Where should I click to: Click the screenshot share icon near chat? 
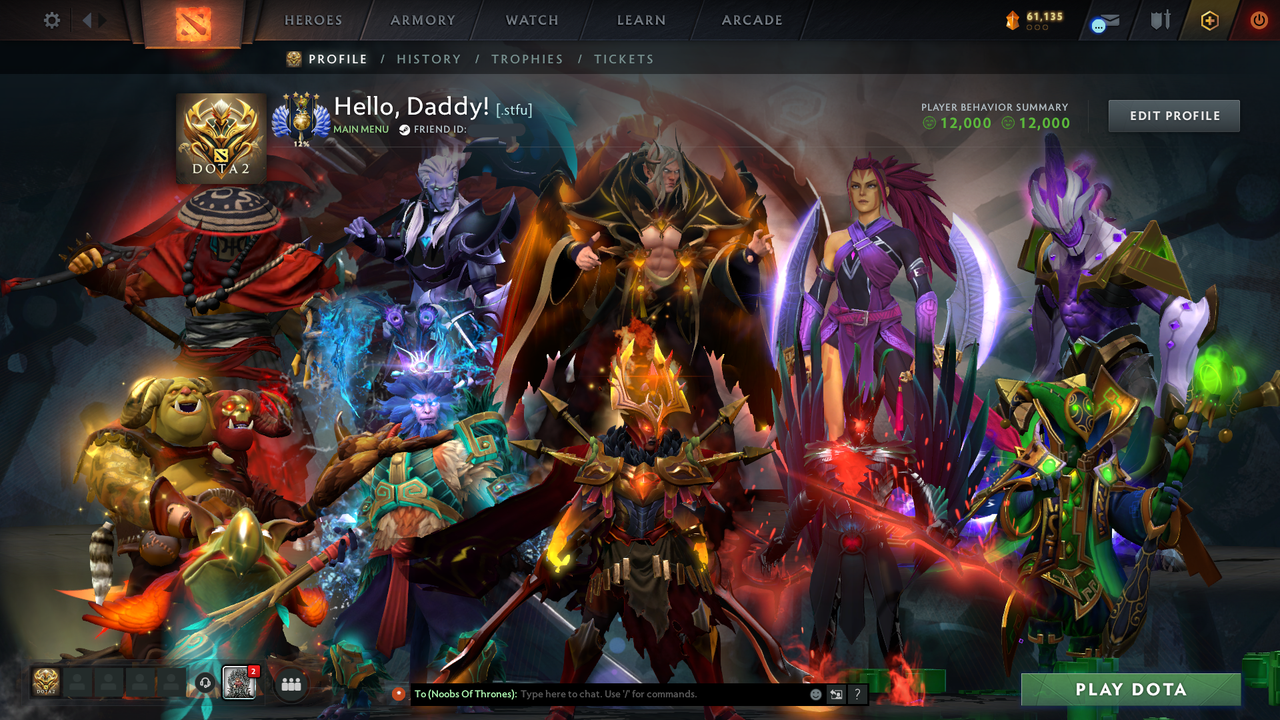point(836,693)
